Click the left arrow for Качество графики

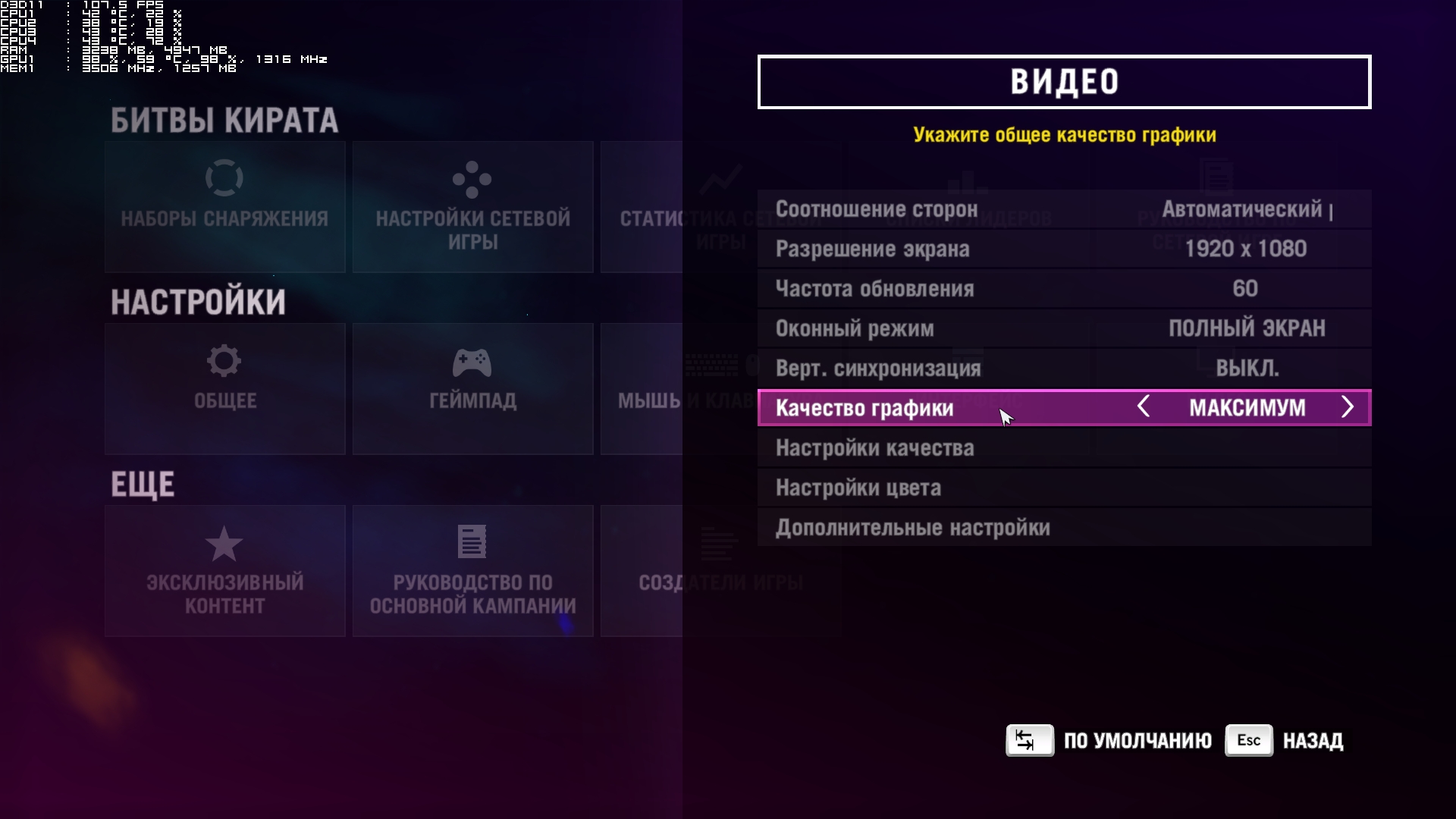(1144, 407)
